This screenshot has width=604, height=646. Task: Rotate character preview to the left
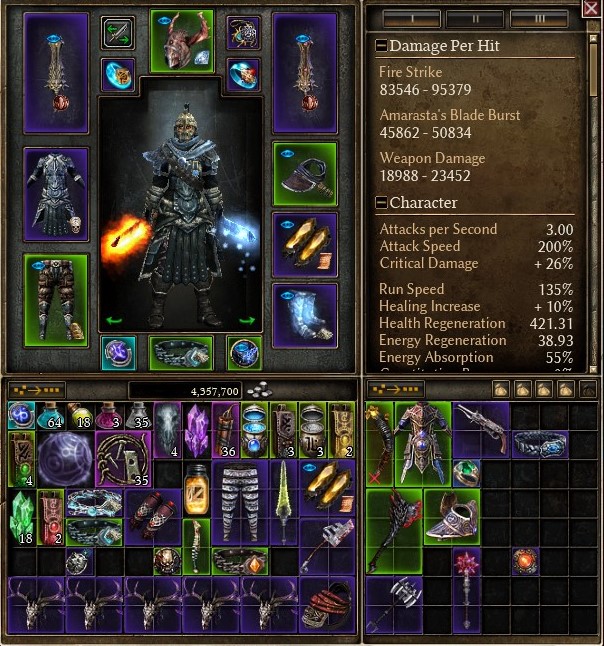(x=113, y=321)
